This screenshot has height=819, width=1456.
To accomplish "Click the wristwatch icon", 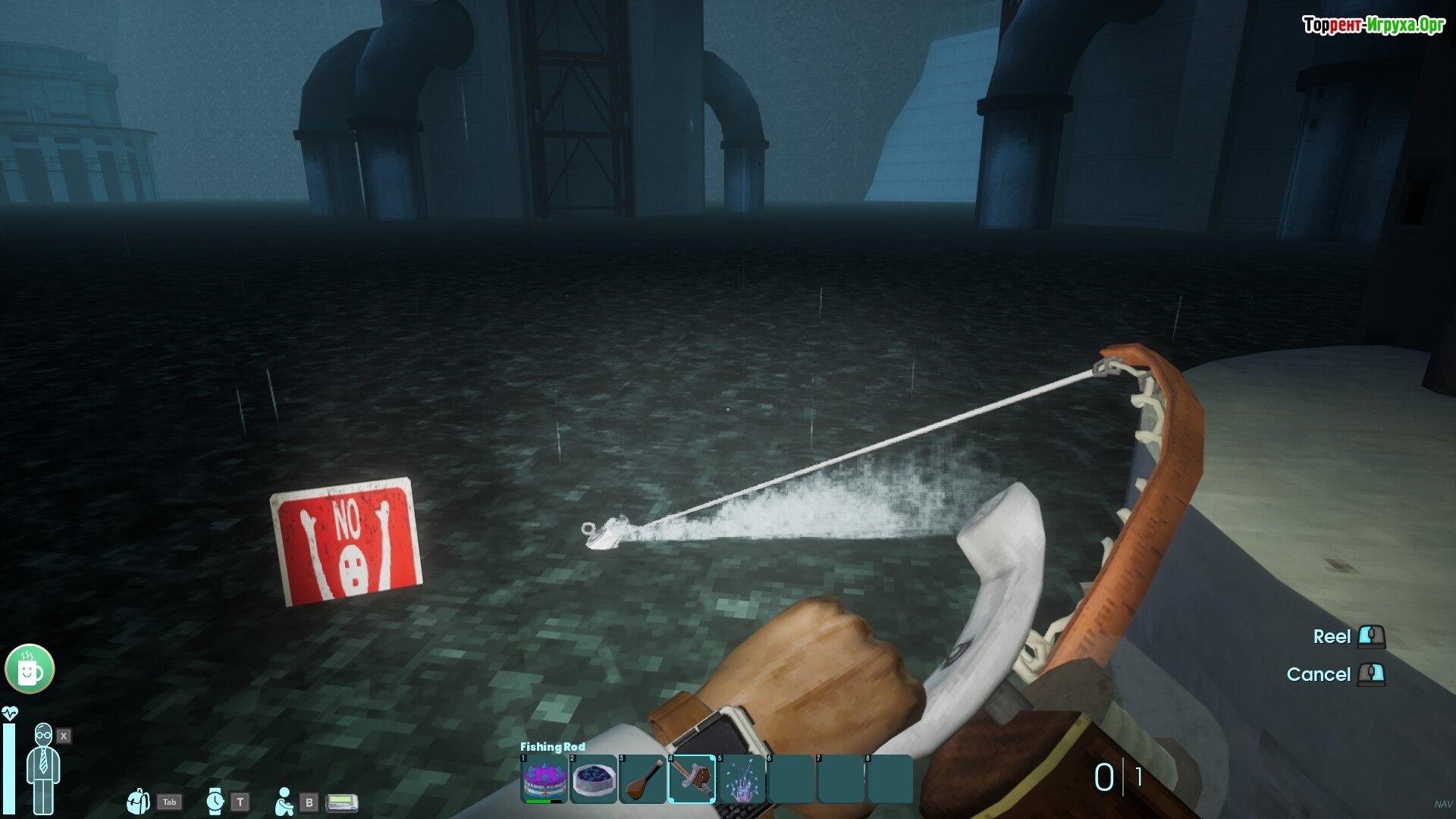I will point(215,802).
